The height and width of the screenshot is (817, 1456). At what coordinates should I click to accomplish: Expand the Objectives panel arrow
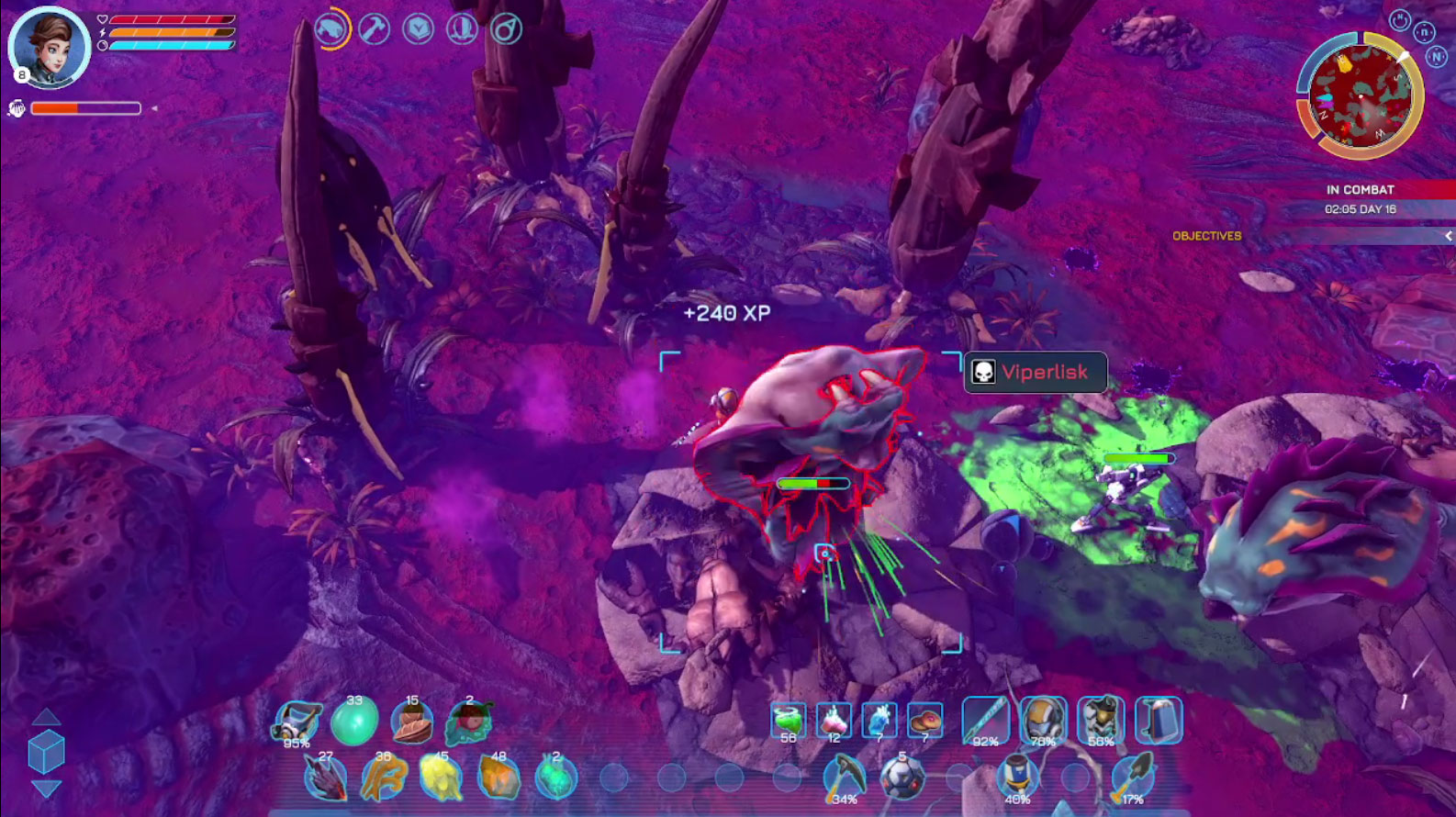click(x=1448, y=236)
